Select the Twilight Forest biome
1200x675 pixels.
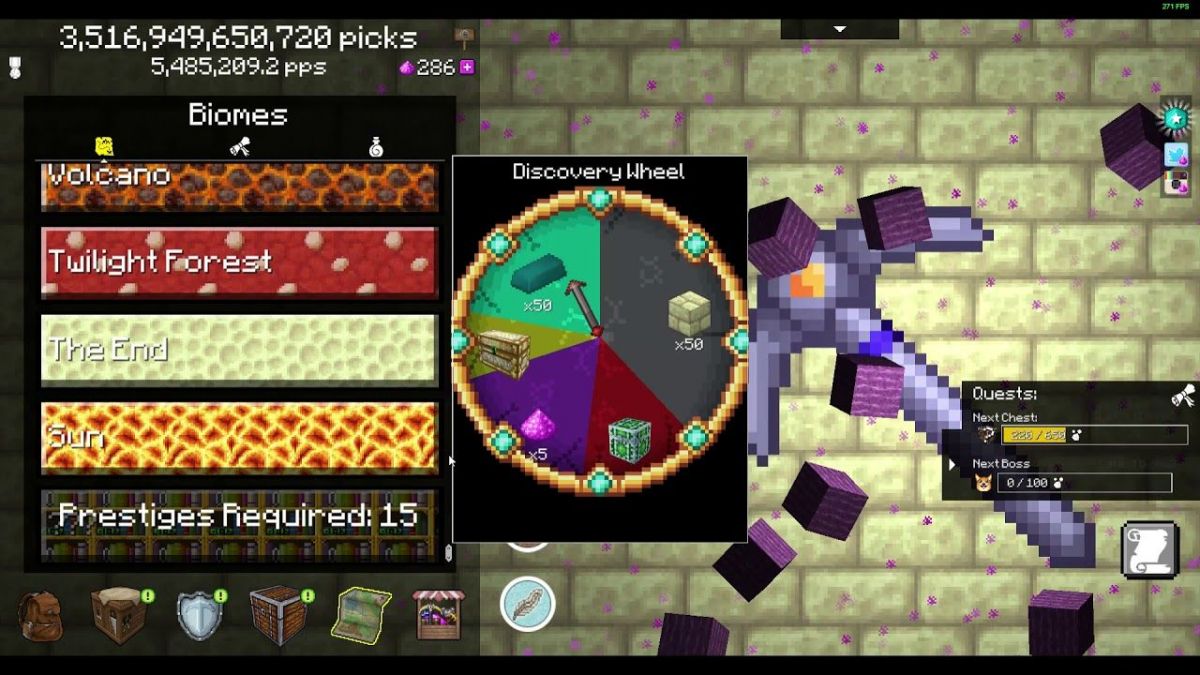pyautogui.click(x=239, y=263)
